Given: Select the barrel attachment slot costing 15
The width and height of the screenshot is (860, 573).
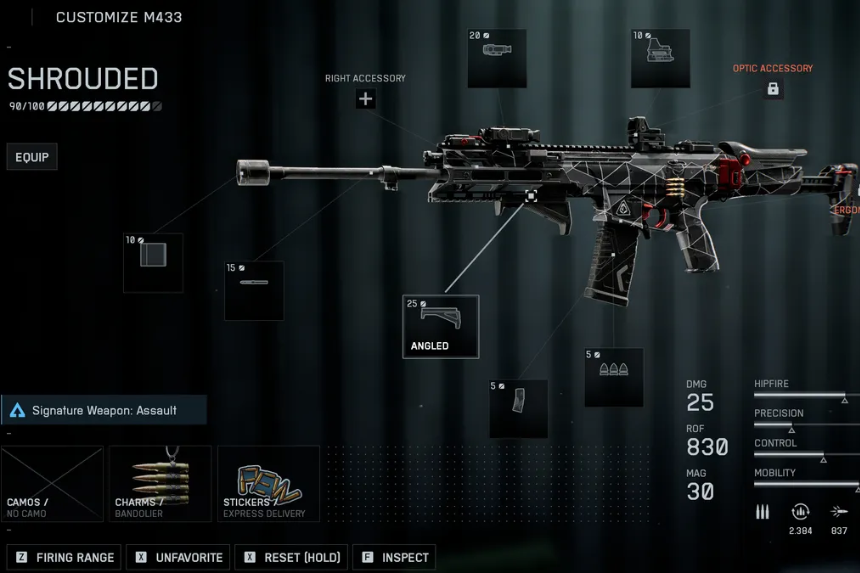Looking at the screenshot, I should [254, 291].
